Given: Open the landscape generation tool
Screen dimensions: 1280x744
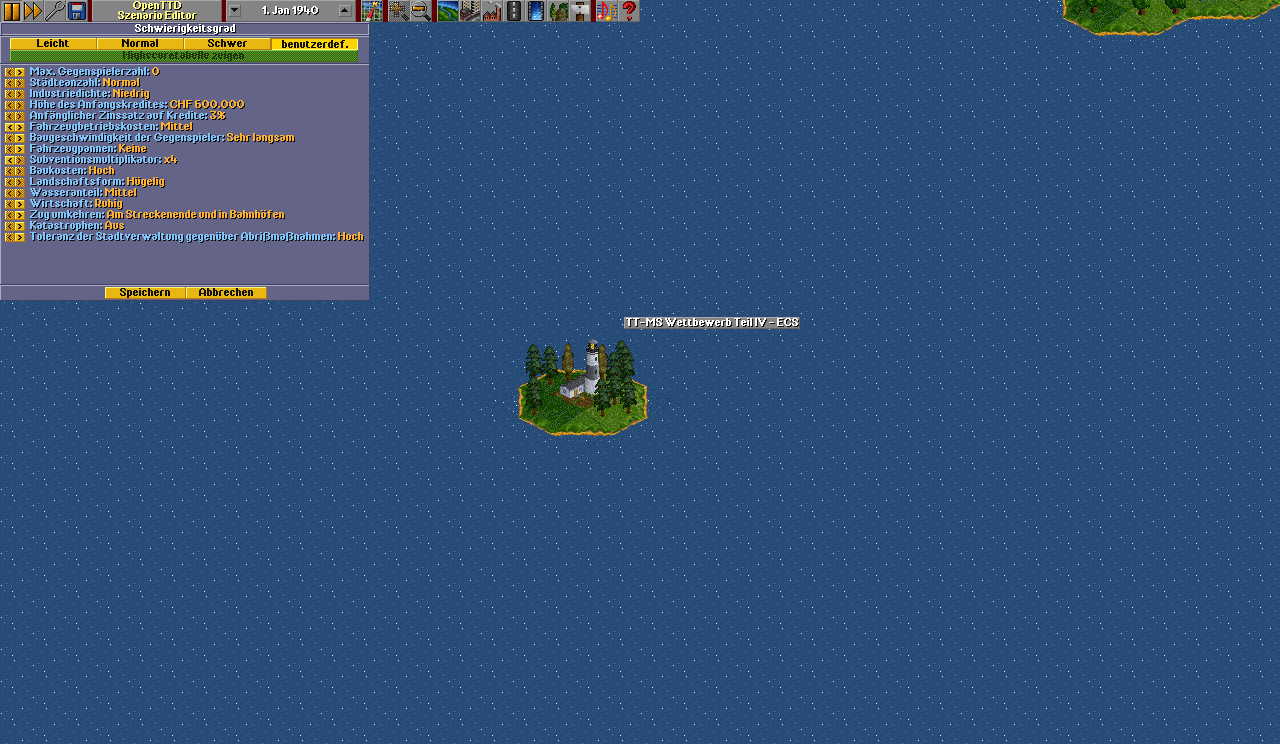Looking at the screenshot, I should point(448,11).
